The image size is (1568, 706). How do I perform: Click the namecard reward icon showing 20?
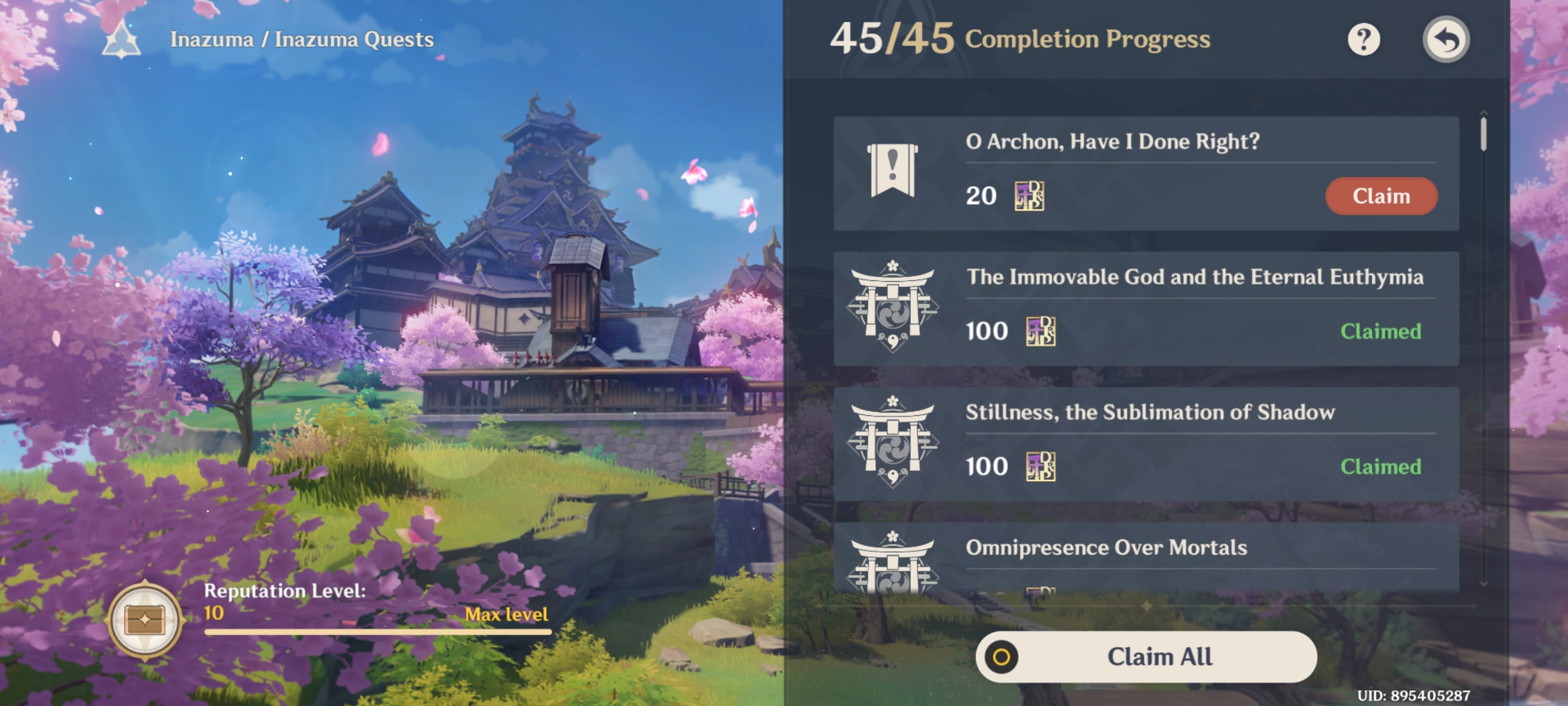1031,196
